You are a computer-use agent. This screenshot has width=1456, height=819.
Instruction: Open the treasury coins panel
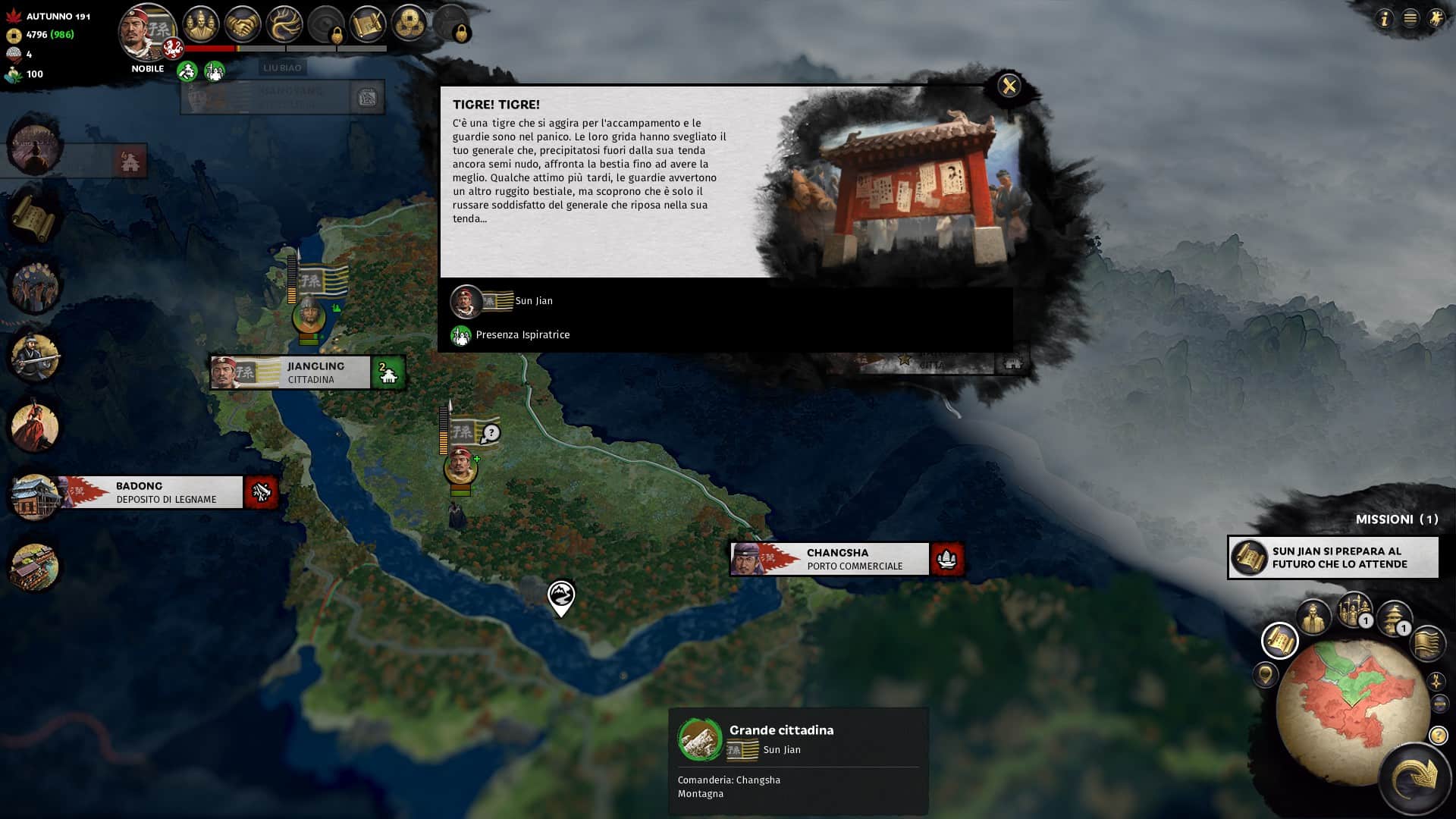click(408, 24)
